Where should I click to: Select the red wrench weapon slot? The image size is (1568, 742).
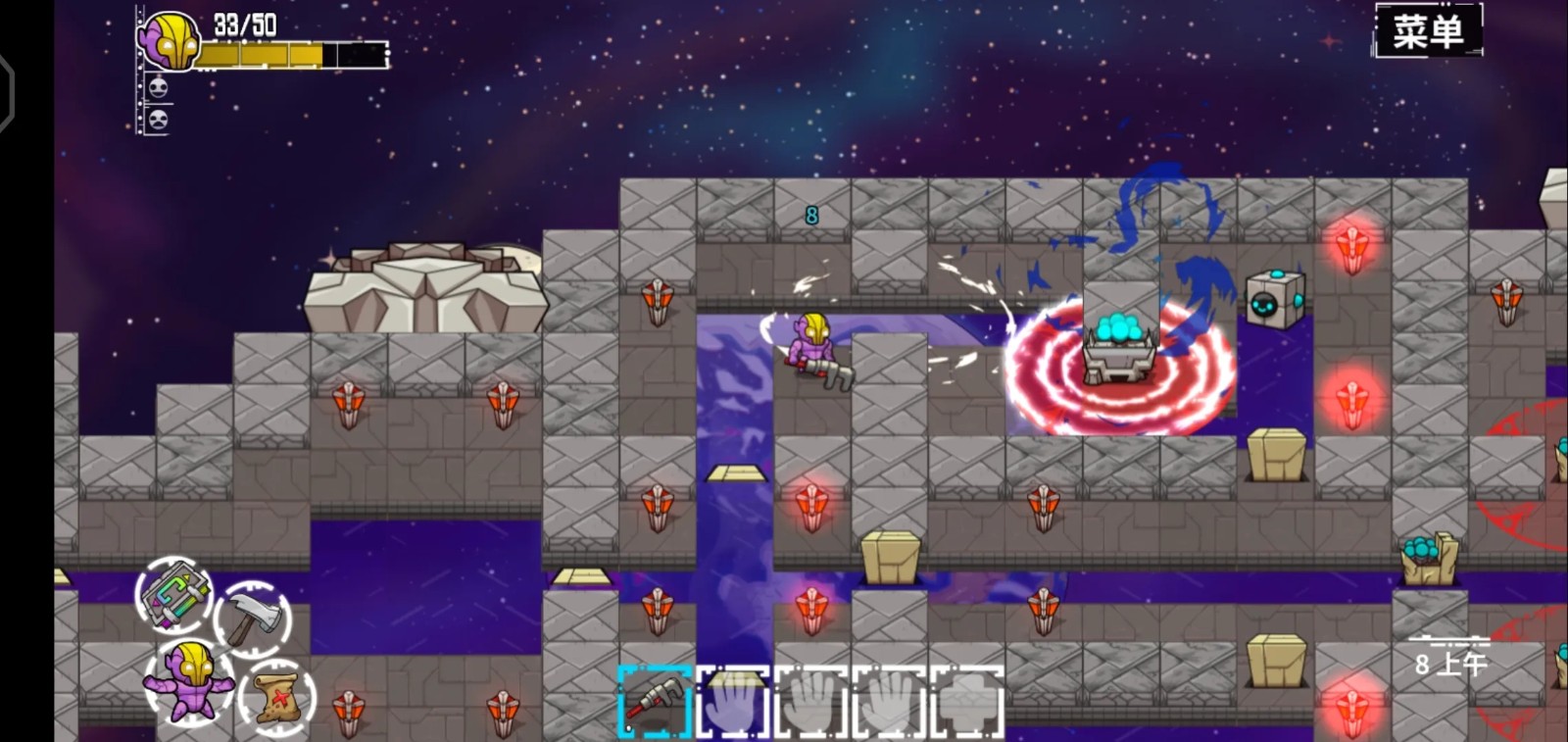pyautogui.click(x=655, y=701)
